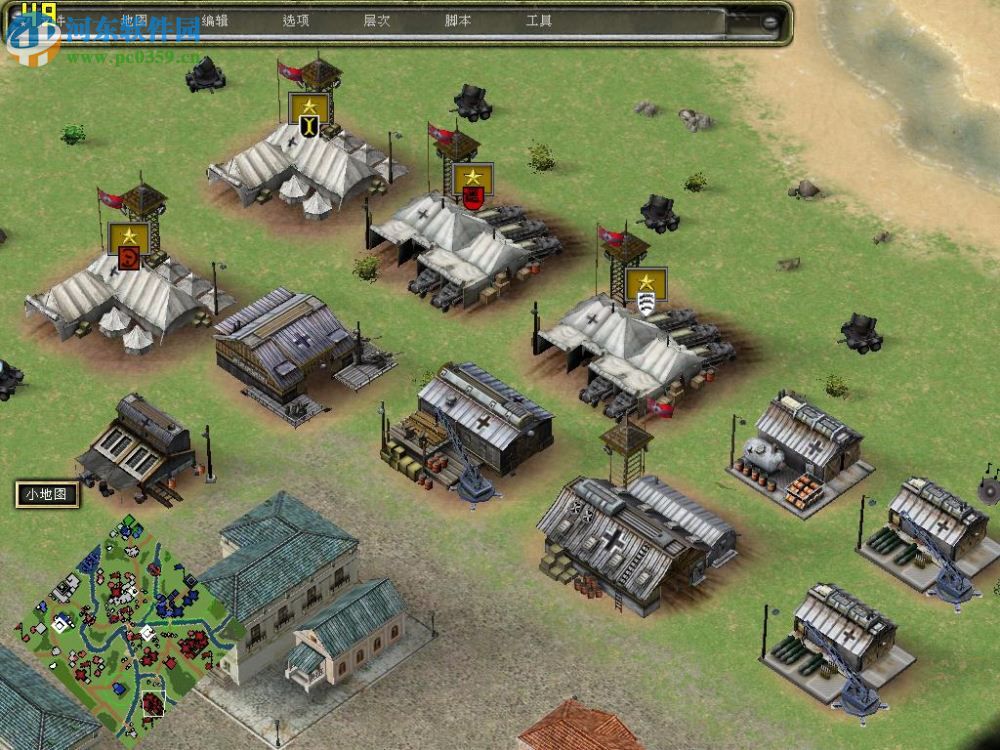Toggle the 小地图 minimap label button
The height and width of the screenshot is (750, 1000).
(x=46, y=494)
